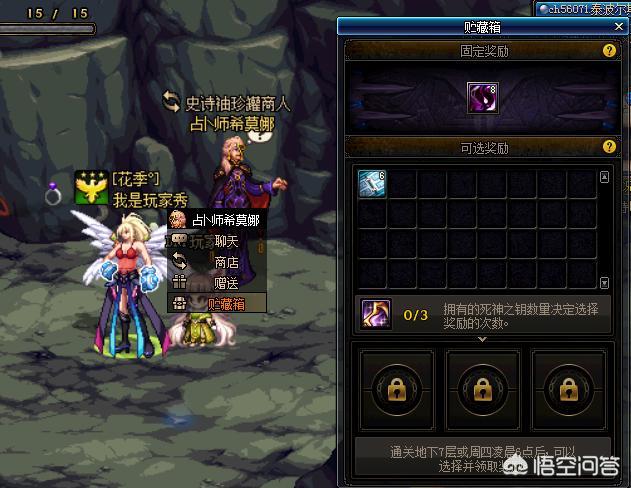Open help for 固定奖励 section
Screen dimensions: 631x488
(608, 50)
